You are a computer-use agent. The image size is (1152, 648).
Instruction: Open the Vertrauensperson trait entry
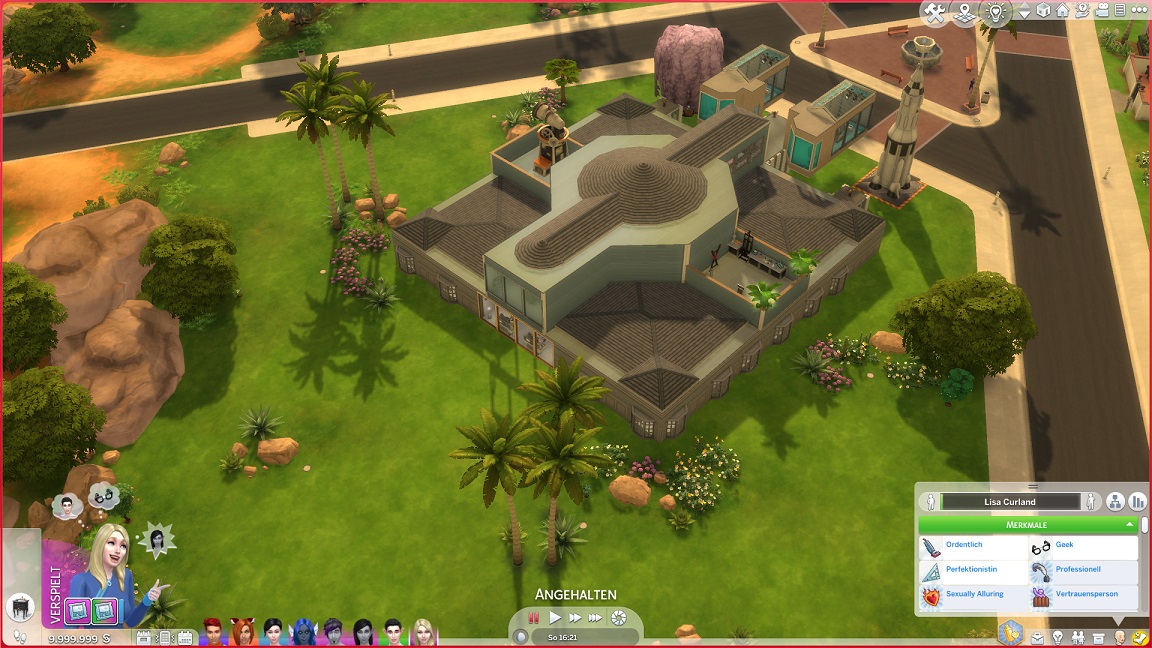pos(1083,595)
